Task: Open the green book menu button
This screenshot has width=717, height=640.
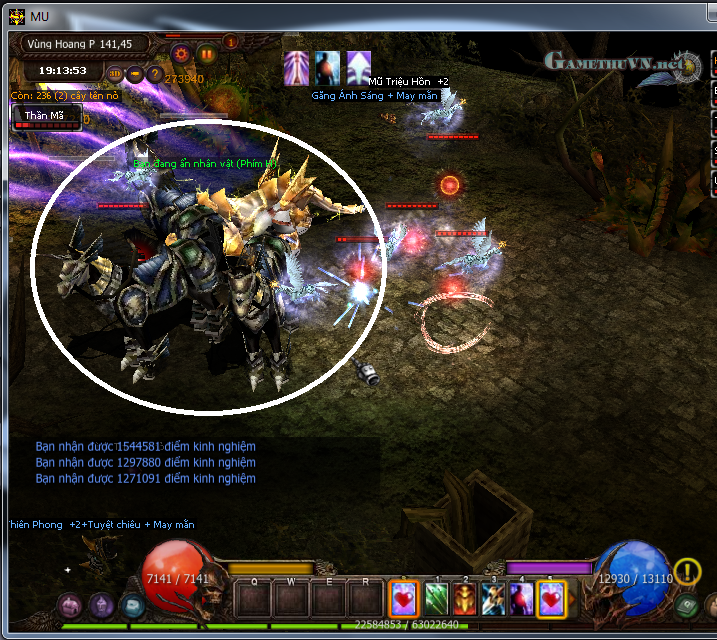Action: coord(685,605)
